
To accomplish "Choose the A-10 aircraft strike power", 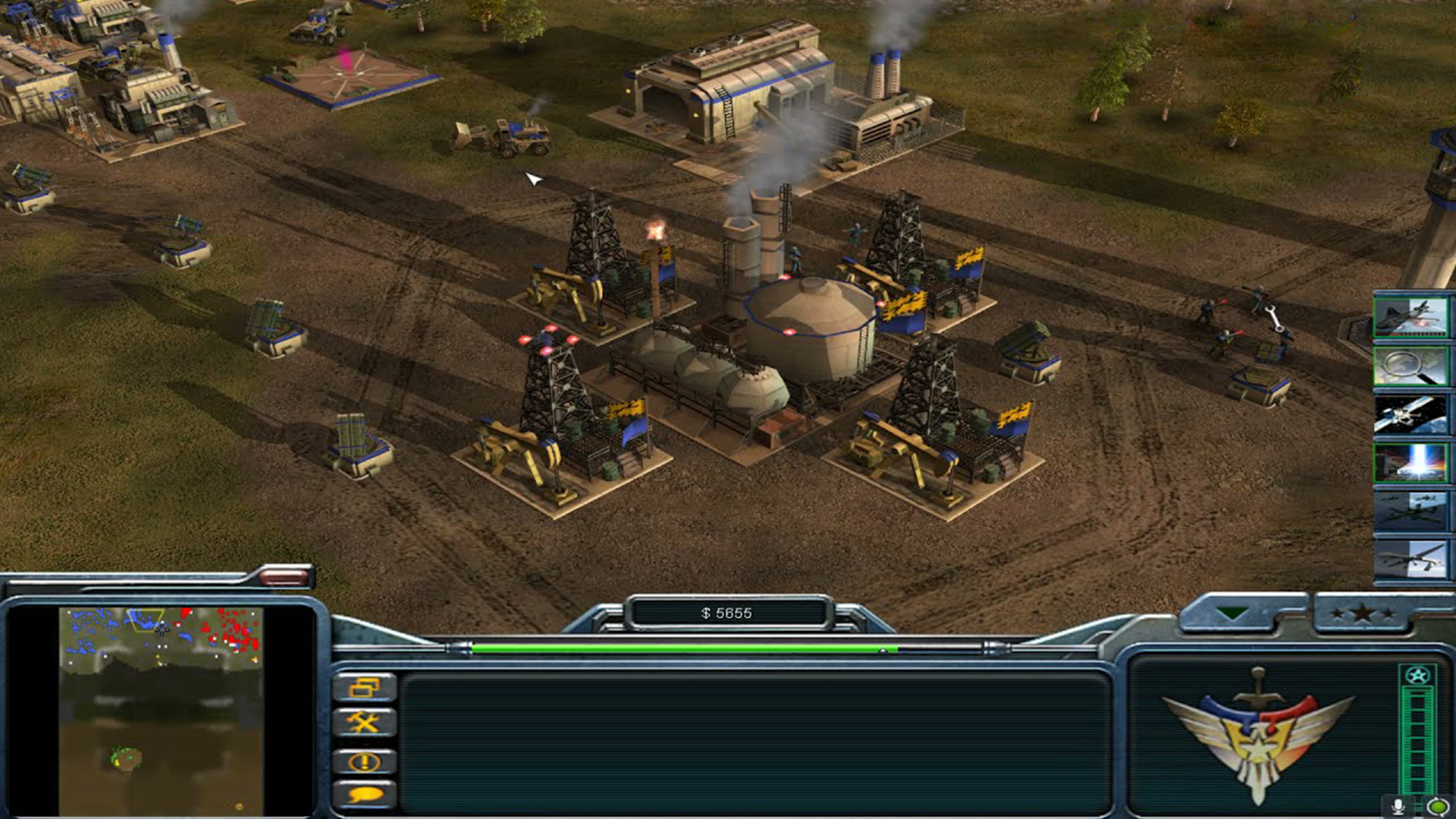I will (1411, 511).
